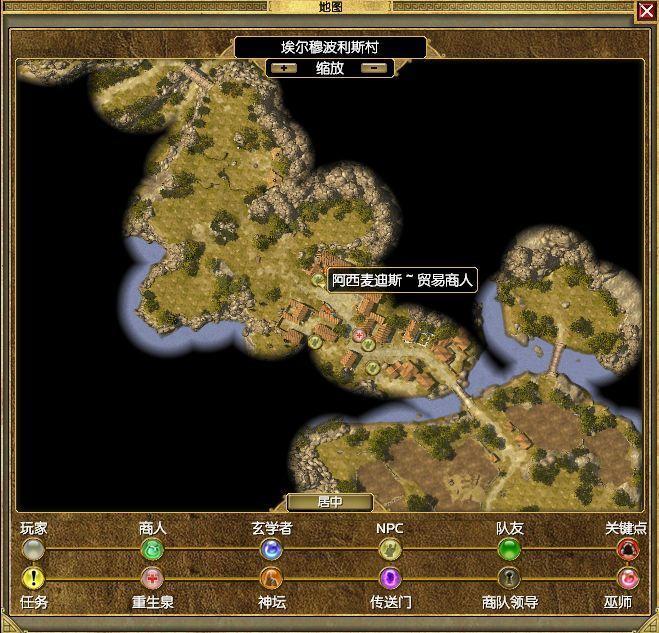
Task: Click the 玩家 player legend icon
Action: 33,549
